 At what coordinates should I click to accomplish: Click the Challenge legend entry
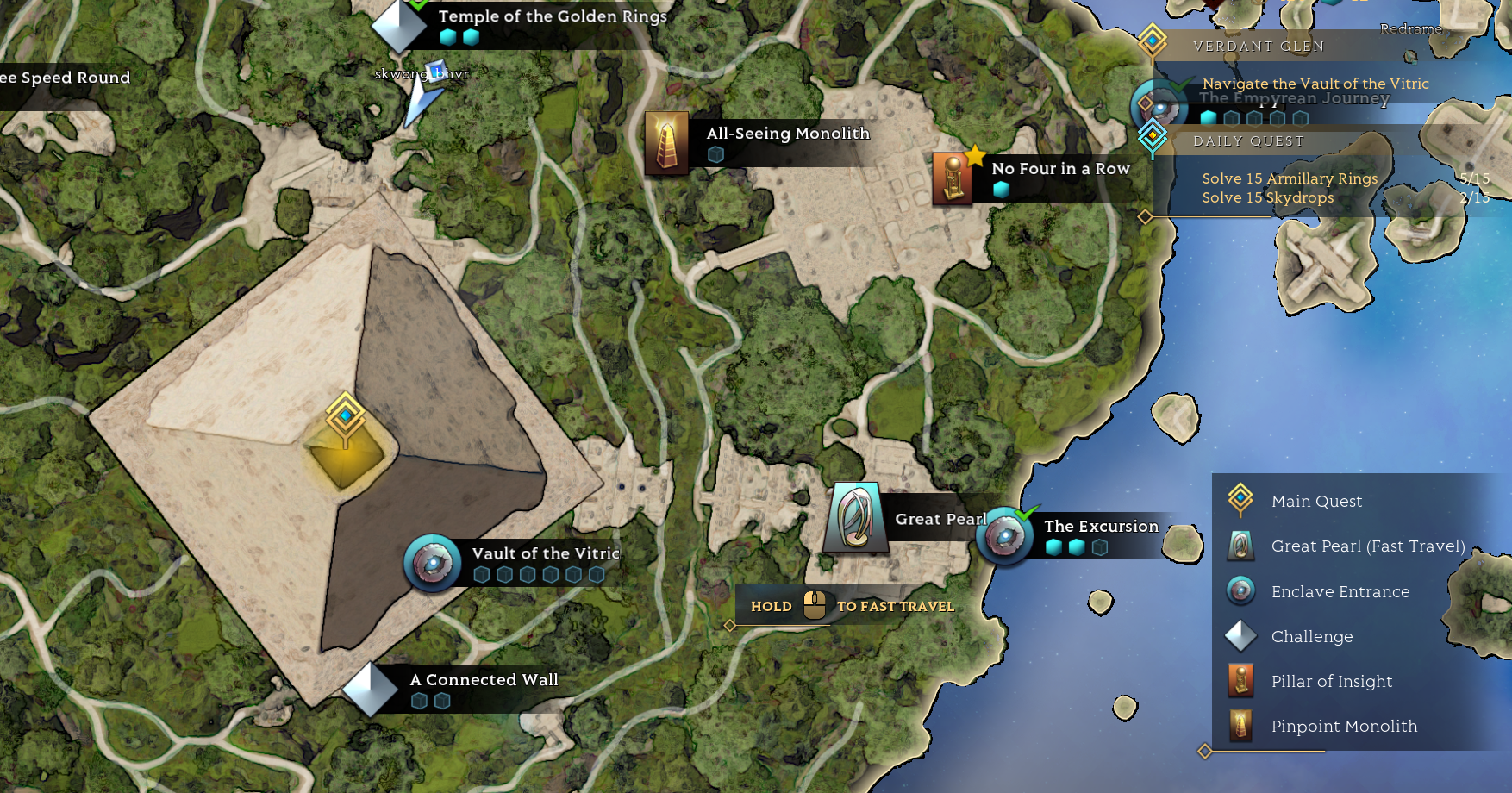click(1311, 637)
